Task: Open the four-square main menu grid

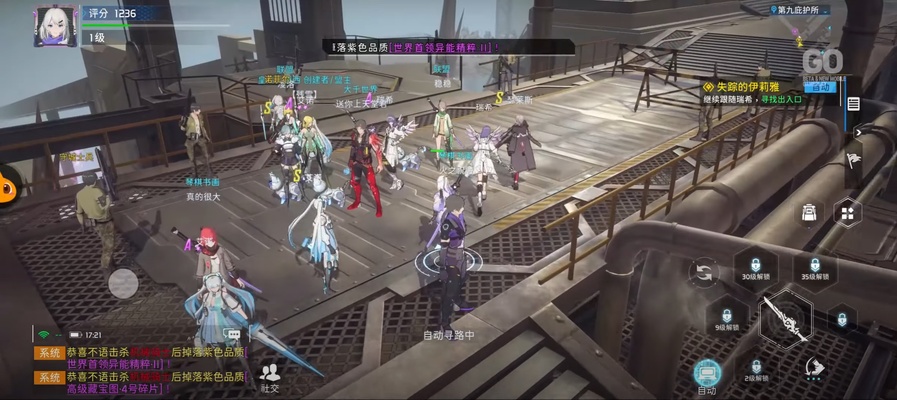Action: [847, 212]
